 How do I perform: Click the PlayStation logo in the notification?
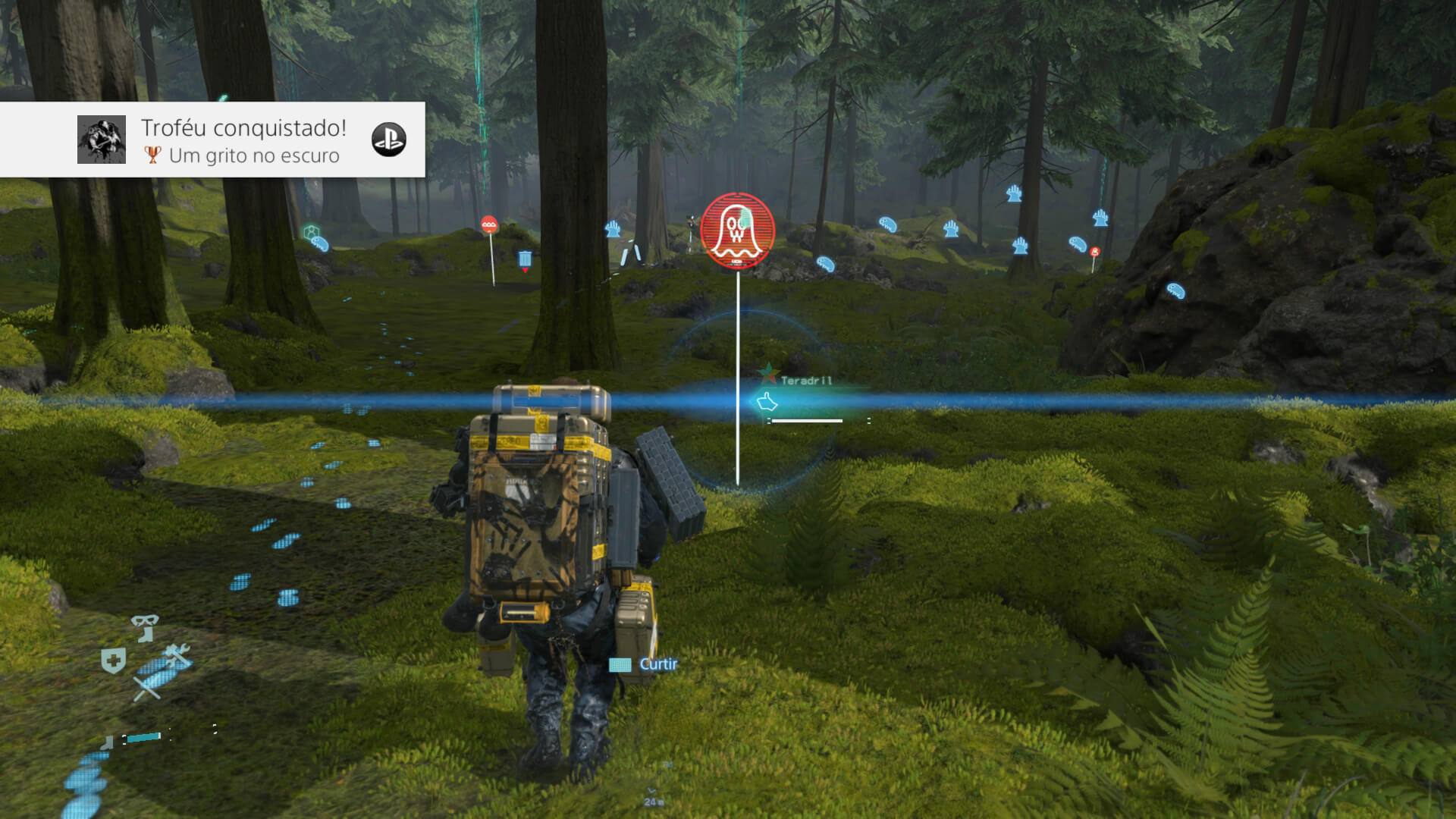388,140
